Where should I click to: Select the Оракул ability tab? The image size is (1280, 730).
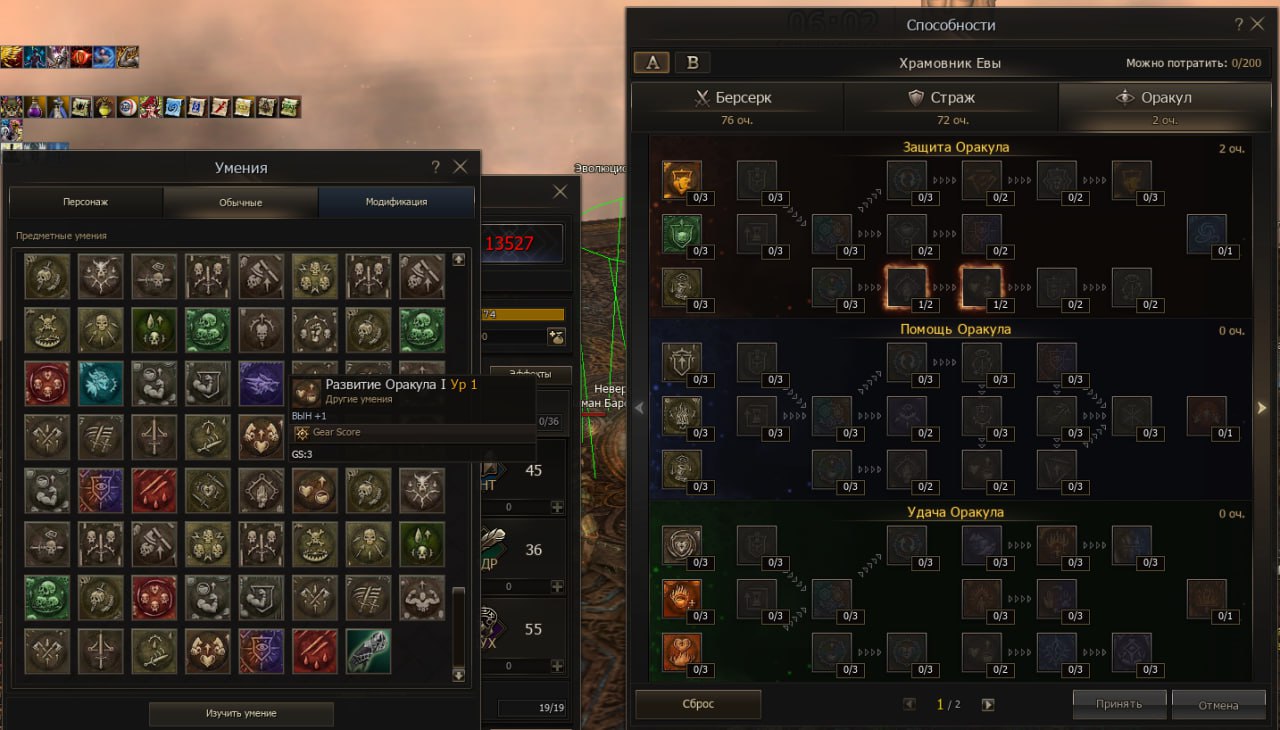(x=1155, y=105)
